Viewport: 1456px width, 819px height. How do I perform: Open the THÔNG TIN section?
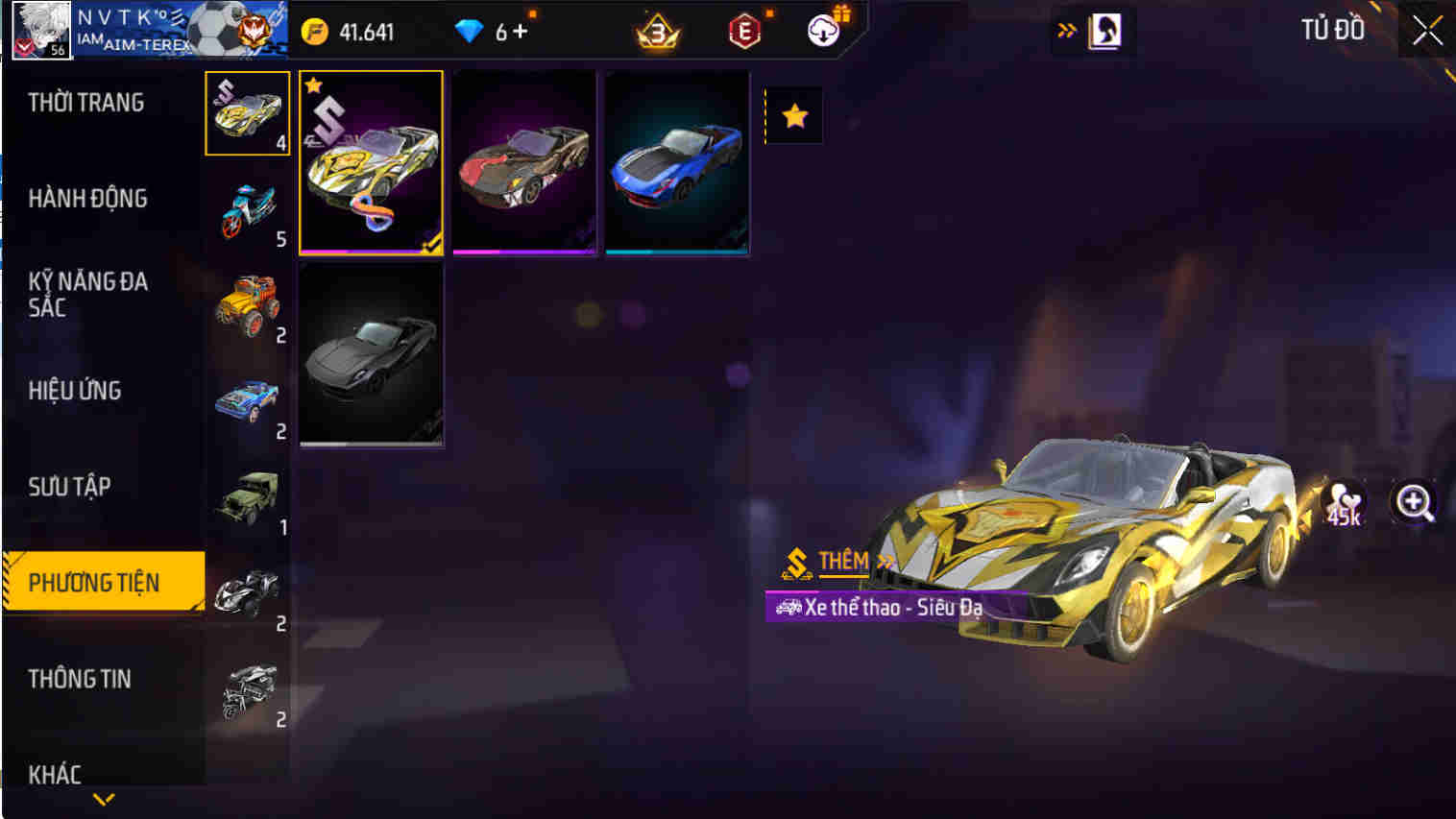point(82,679)
